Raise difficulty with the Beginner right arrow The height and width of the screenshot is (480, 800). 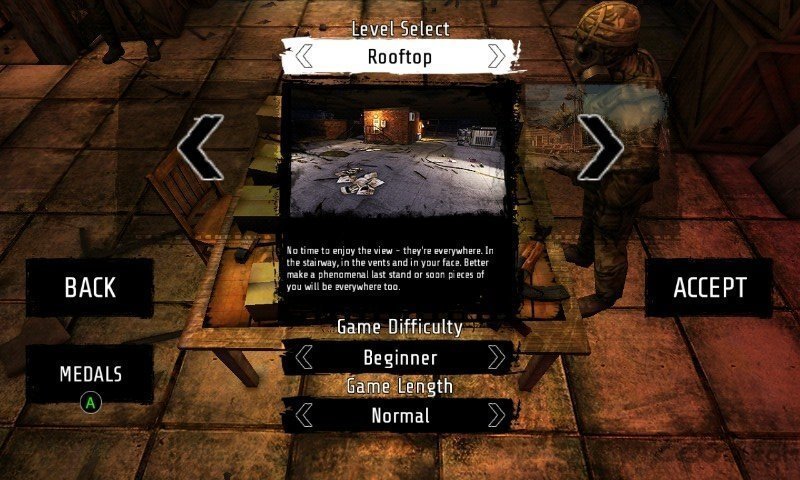click(x=496, y=357)
